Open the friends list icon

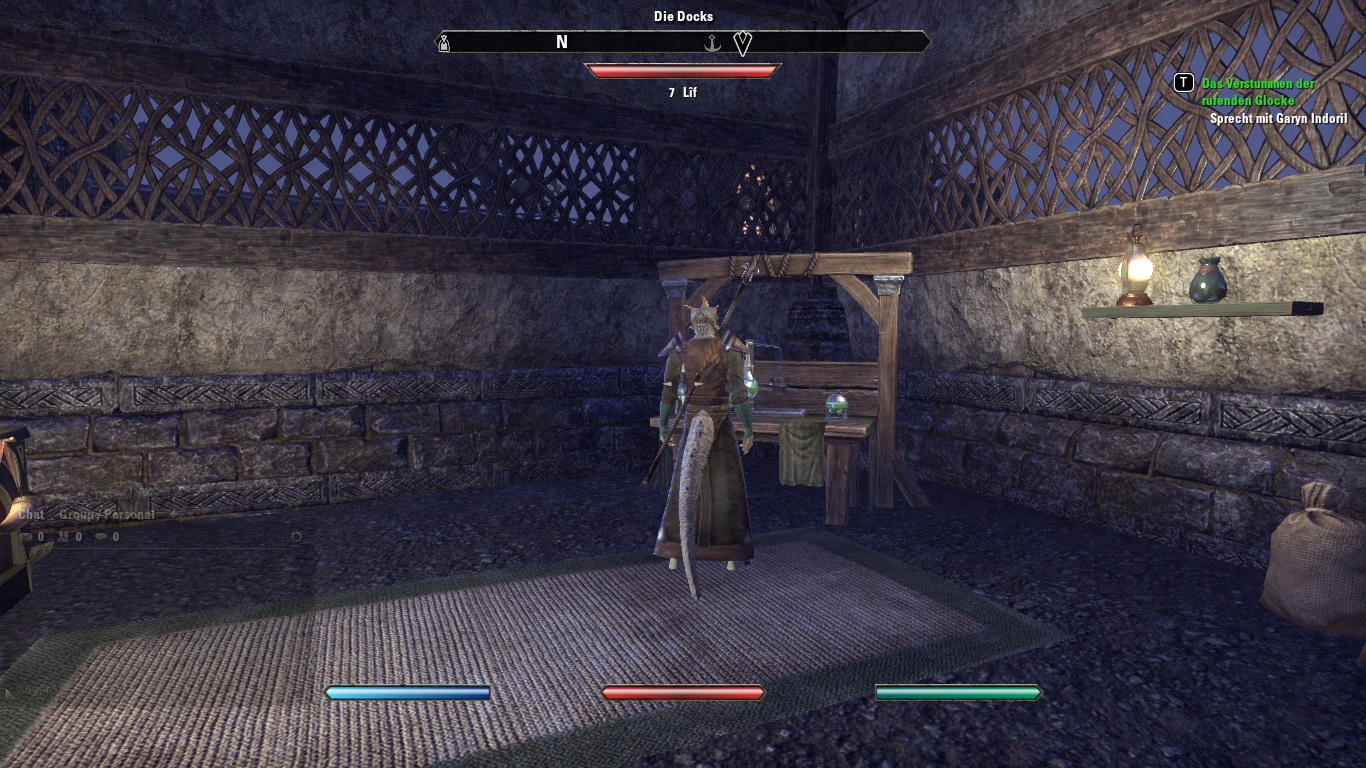[63, 537]
